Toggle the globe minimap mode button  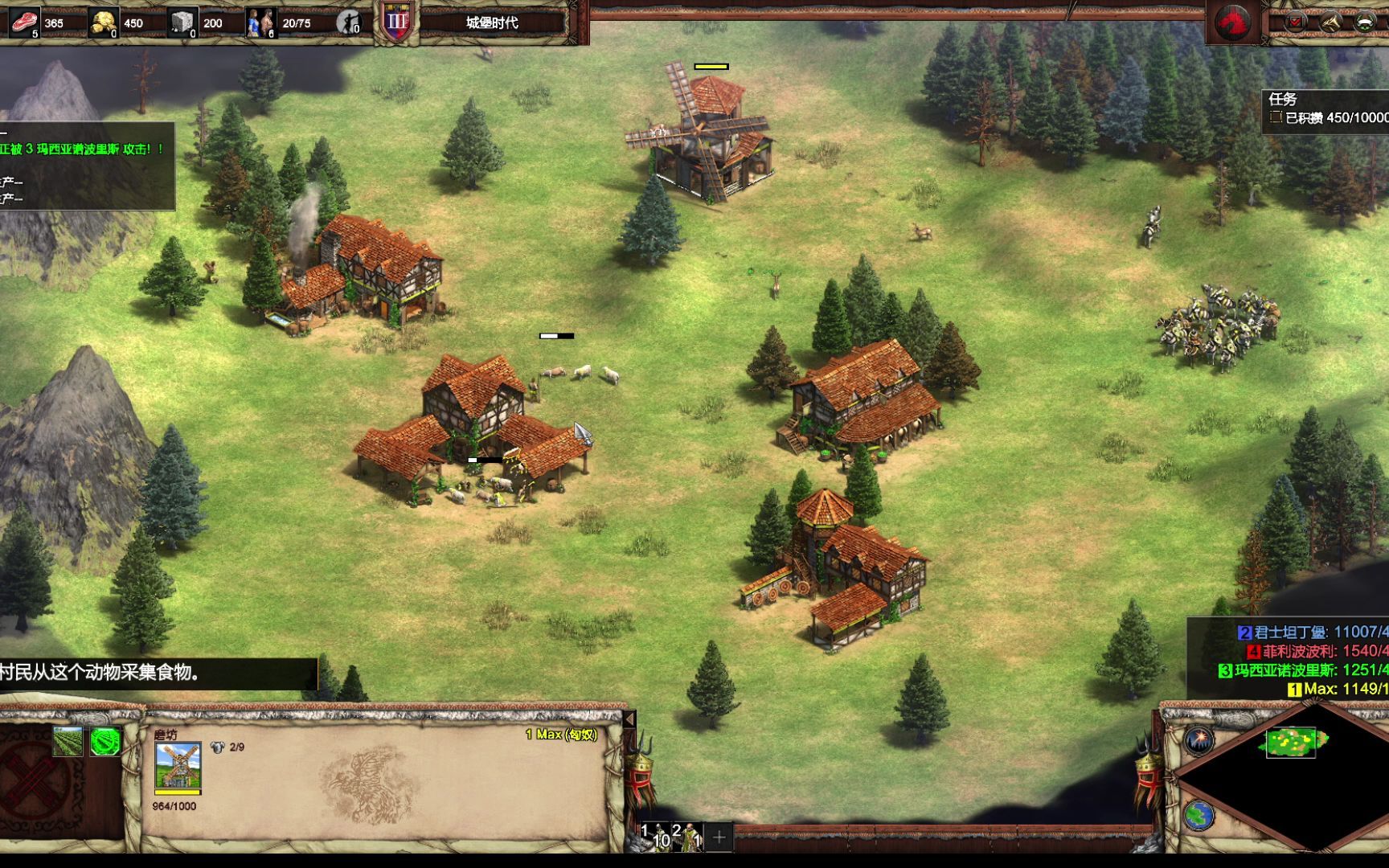coord(1198,816)
